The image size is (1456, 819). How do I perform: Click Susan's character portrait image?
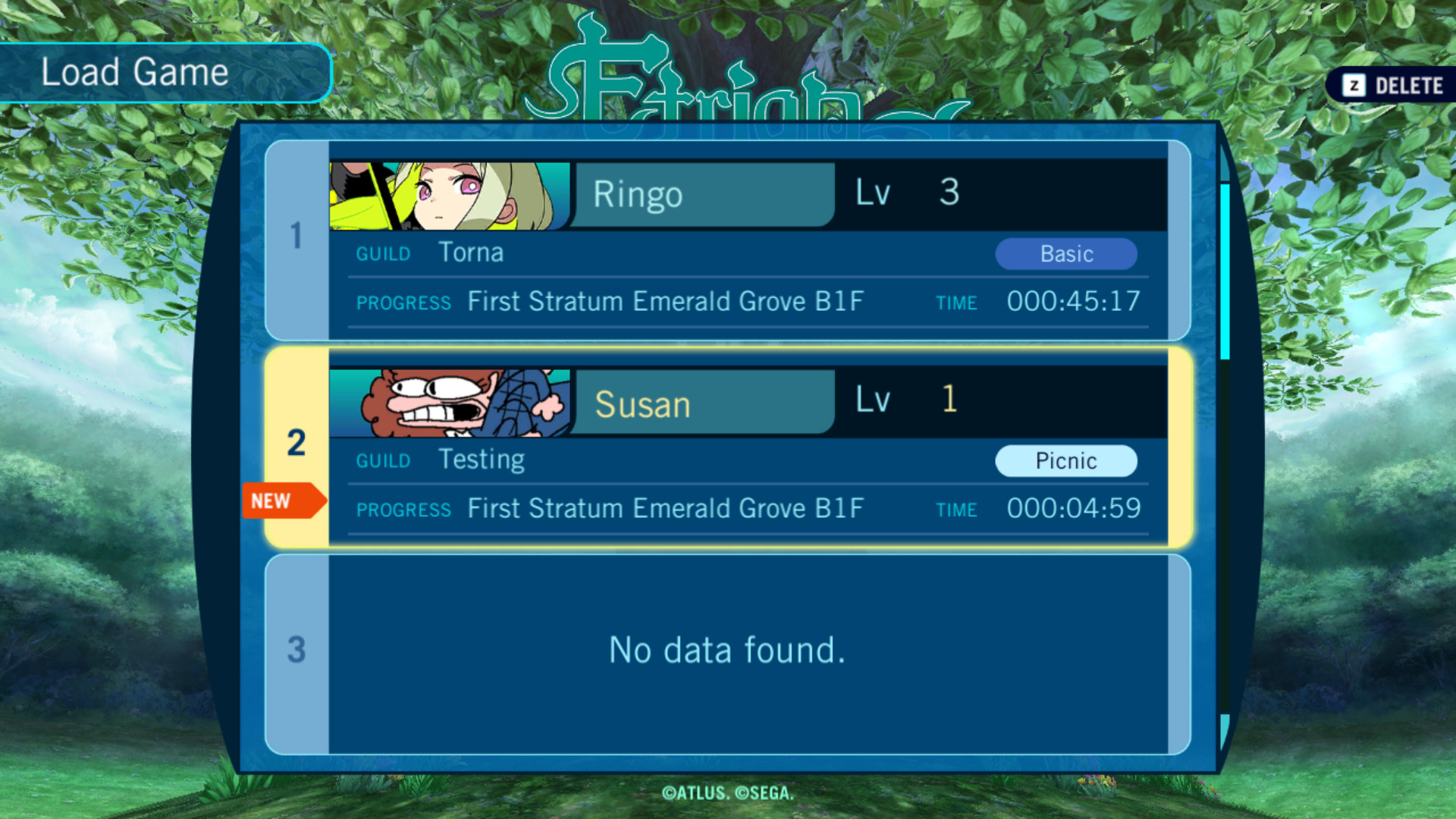pos(447,402)
